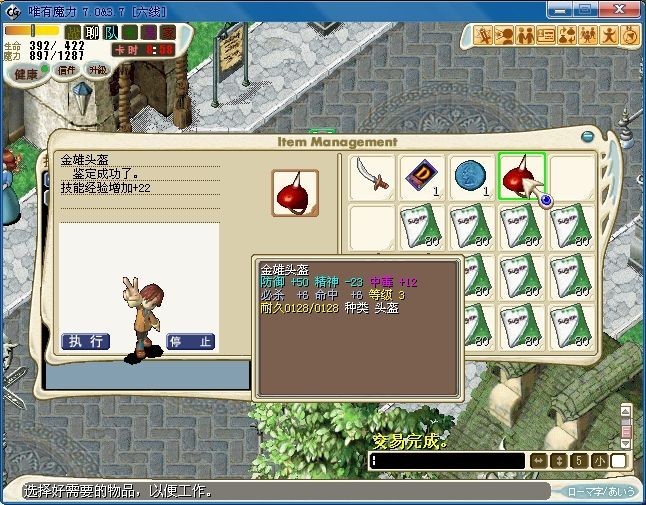The image size is (646, 505).
Task: Click the 停止 (Stop) button
Action: tap(191, 341)
